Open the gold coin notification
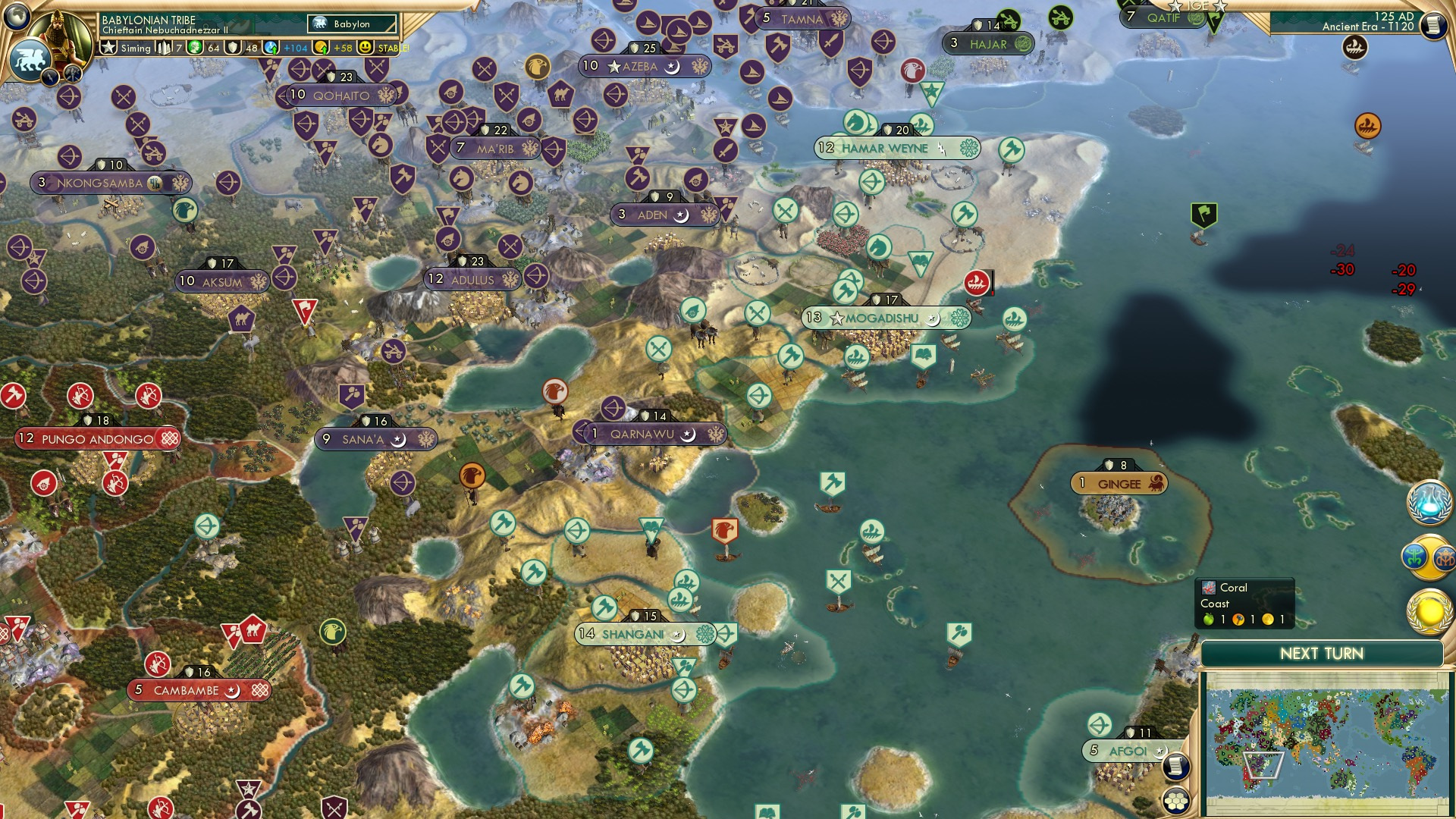This screenshot has height=819, width=1456. tap(1429, 611)
